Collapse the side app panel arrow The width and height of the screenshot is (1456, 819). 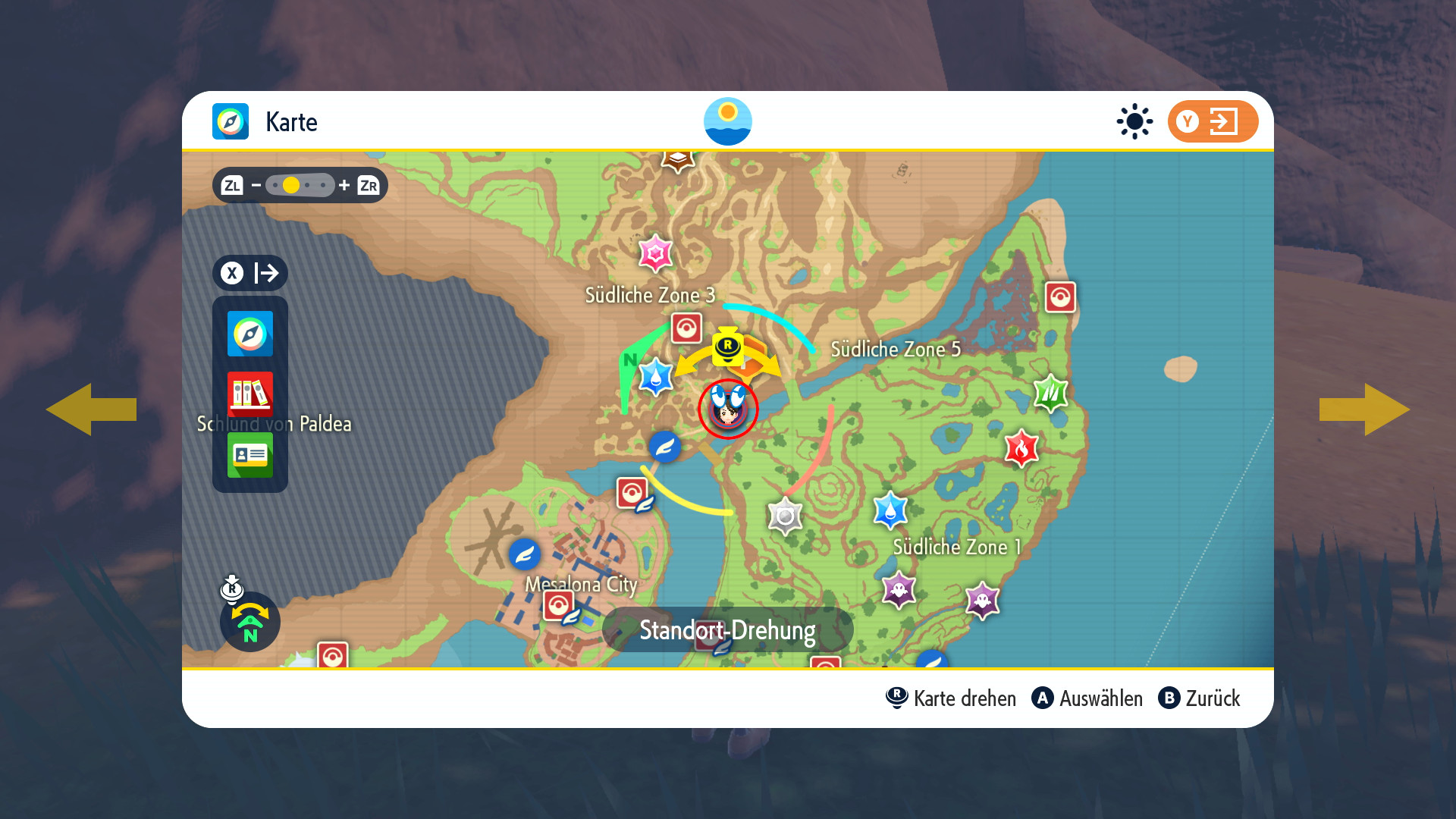point(250,273)
